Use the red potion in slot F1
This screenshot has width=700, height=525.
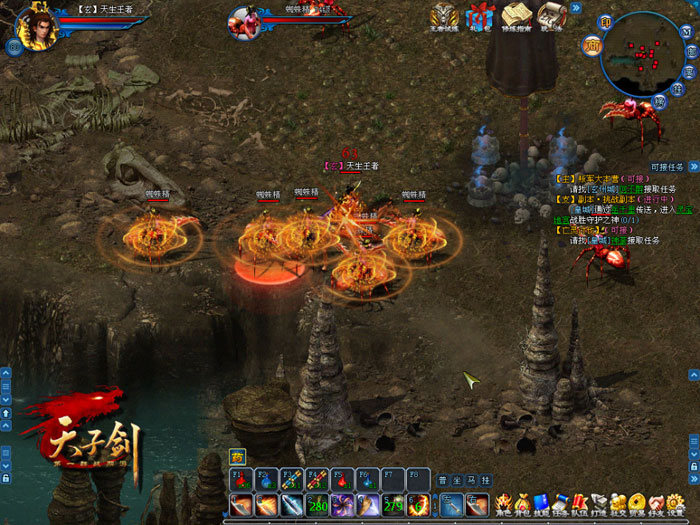(240, 479)
